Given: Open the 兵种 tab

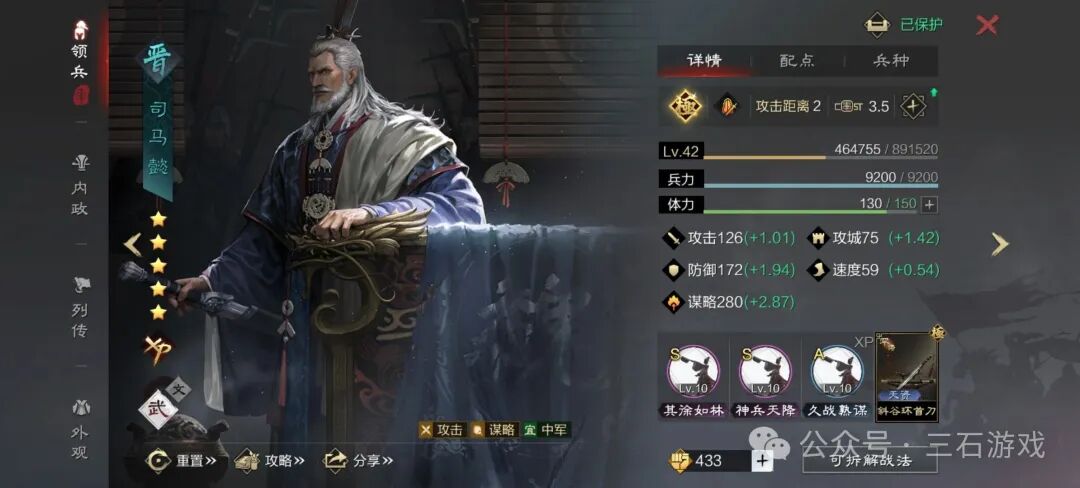Looking at the screenshot, I should [x=891, y=60].
